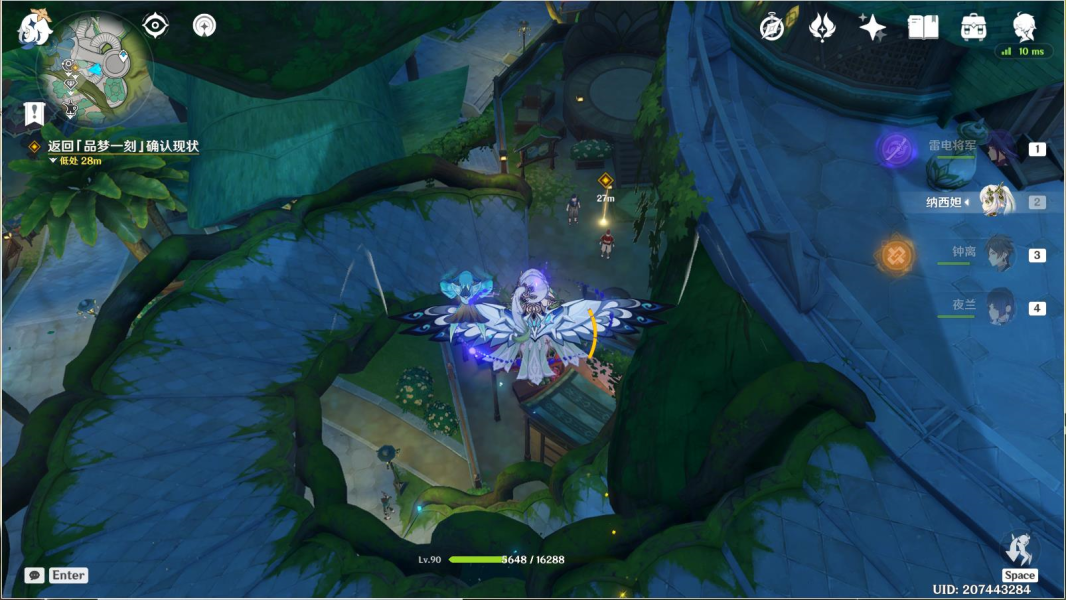Tap the sprint running figure button

tap(1020, 549)
